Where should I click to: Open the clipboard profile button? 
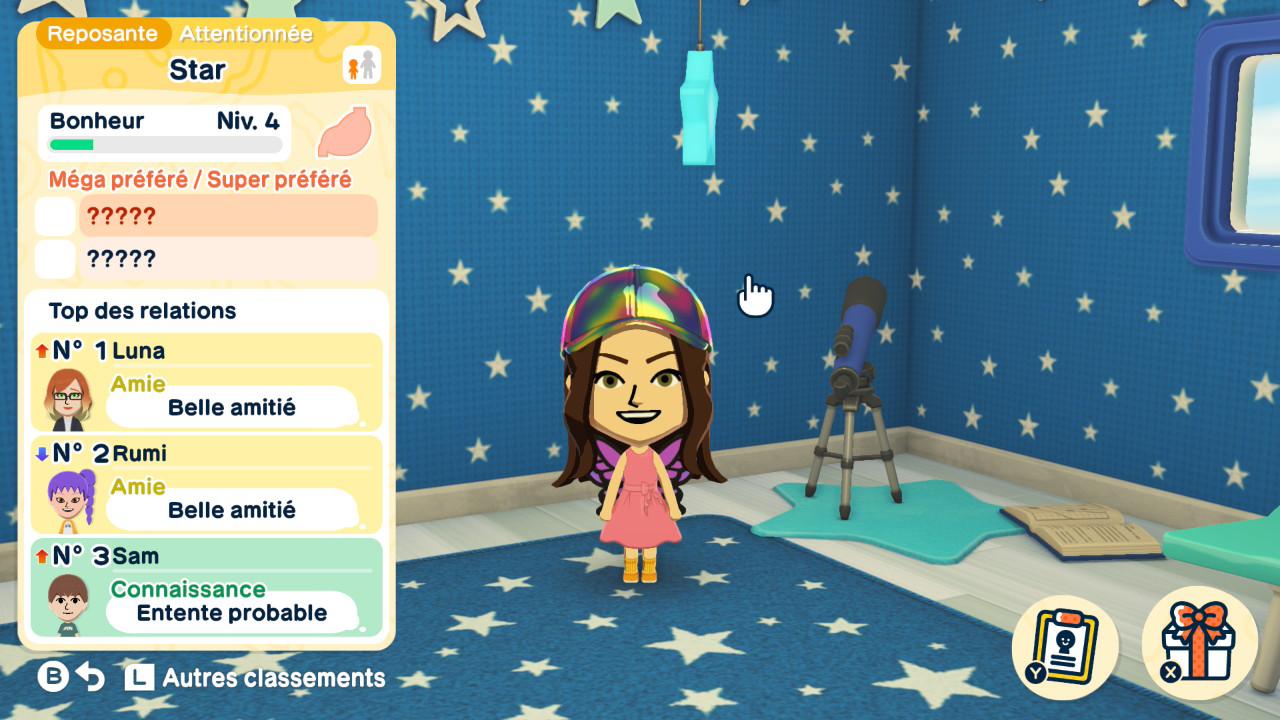tap(1066, 643)
